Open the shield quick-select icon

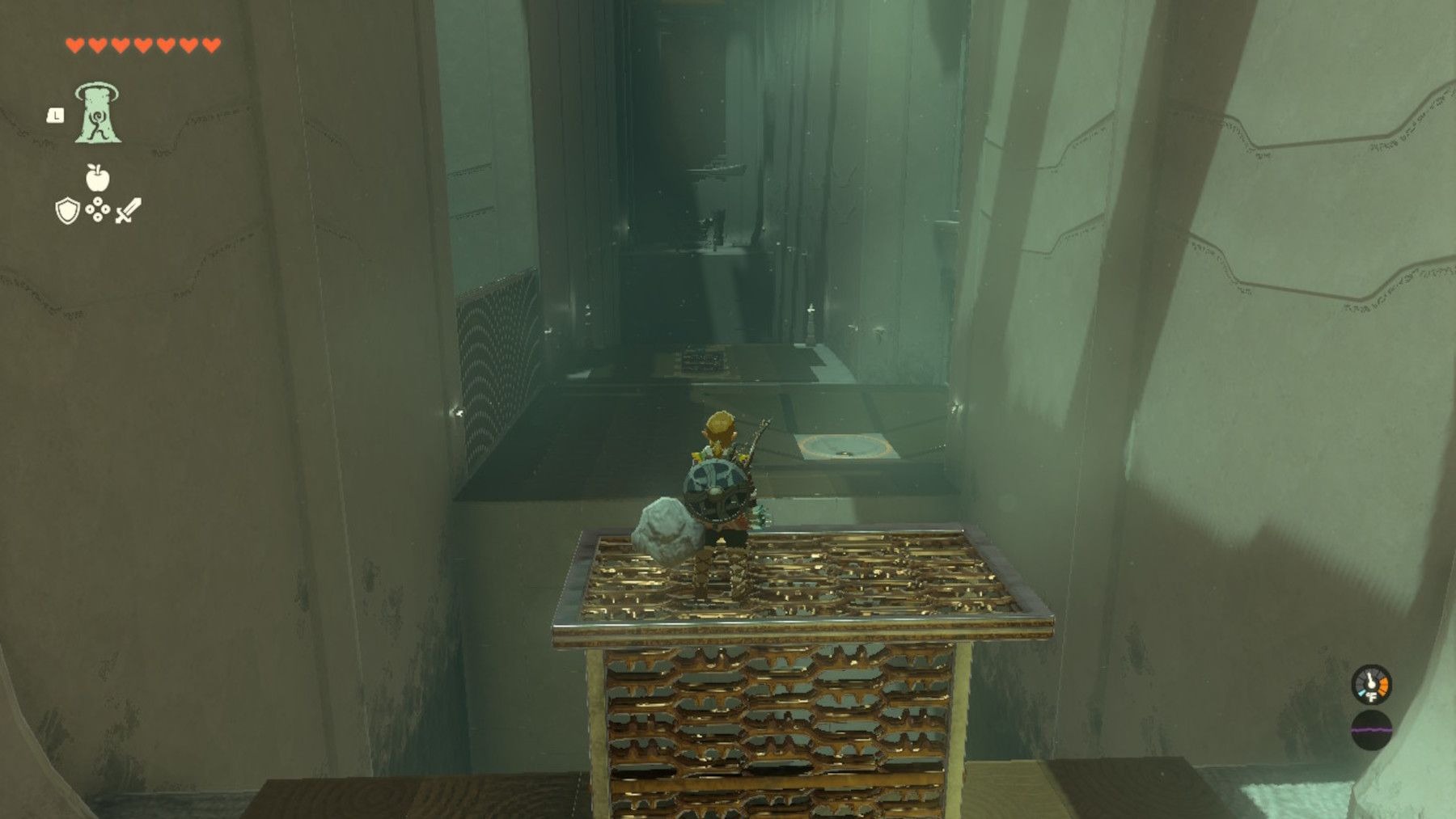coord(67,211)
